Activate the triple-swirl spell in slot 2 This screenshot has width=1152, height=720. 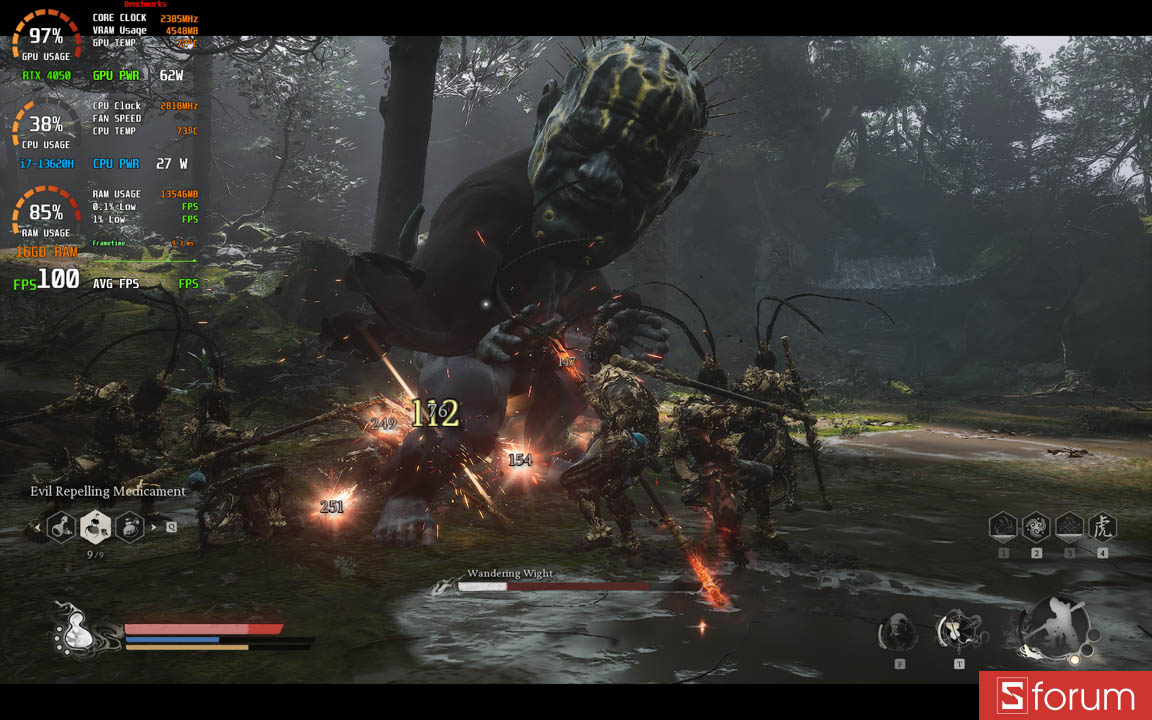[1036, 526]
